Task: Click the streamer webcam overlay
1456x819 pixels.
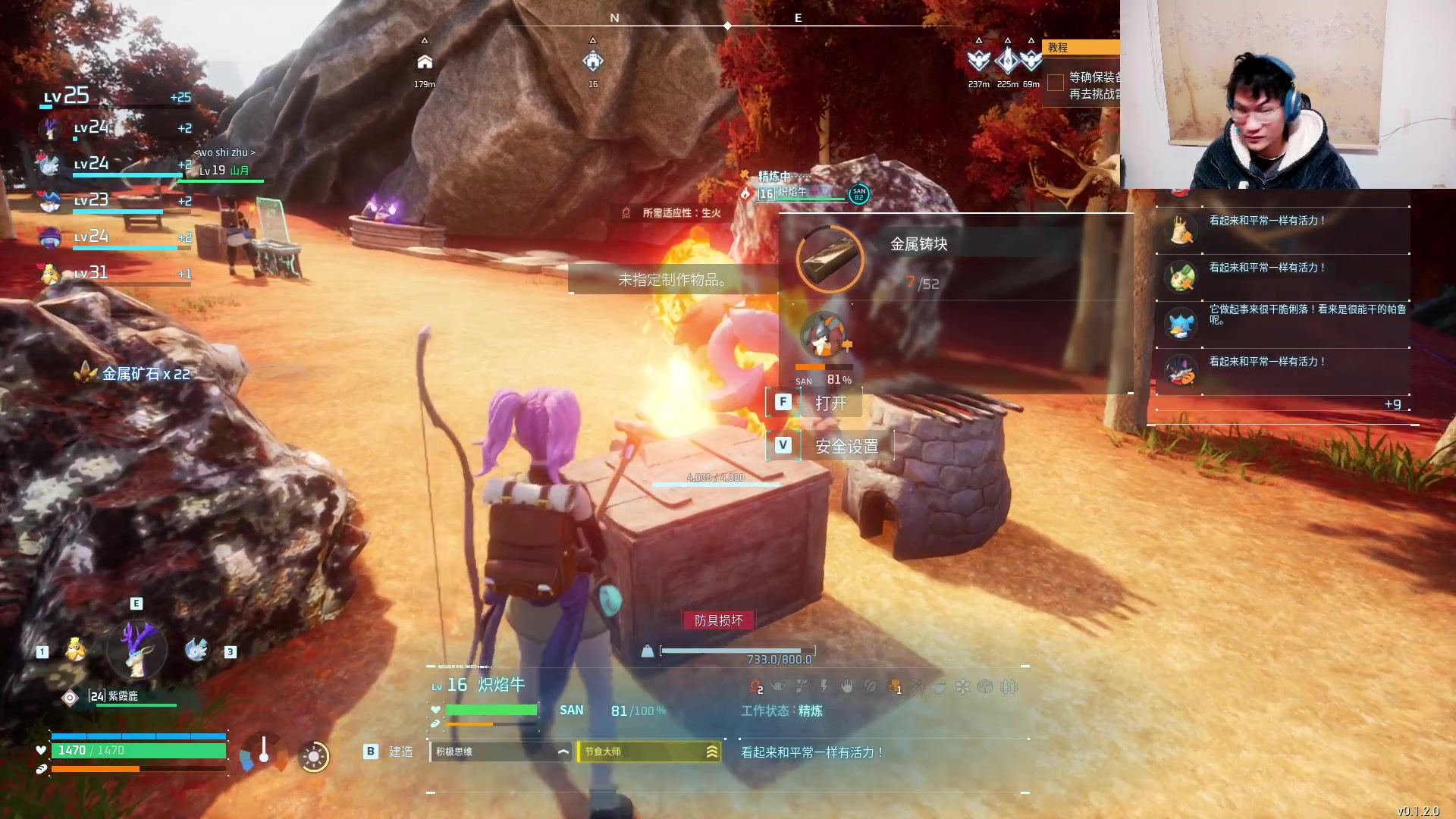Action: pyautogui.click(x=1288, y=94)
